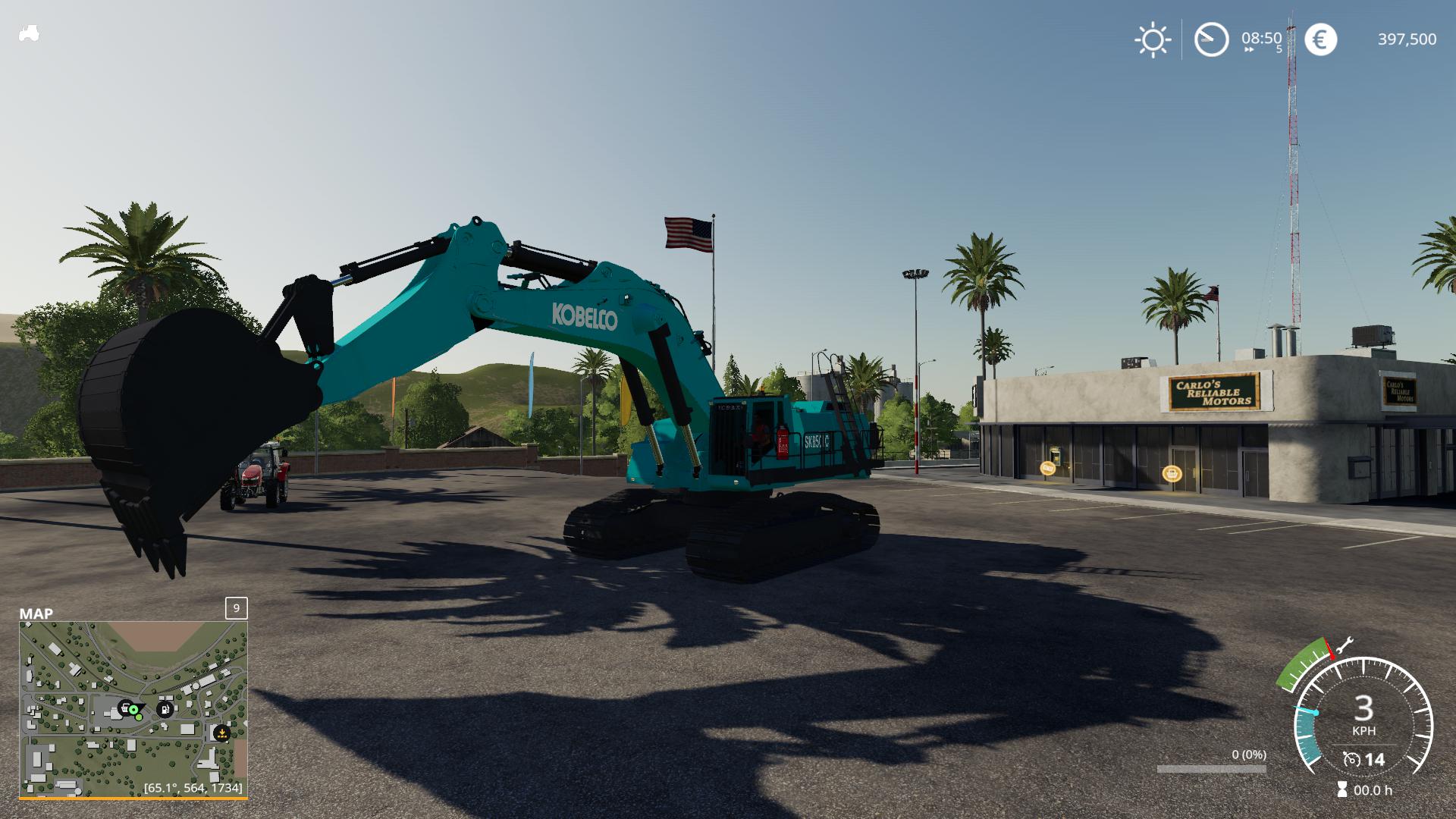Image resolution: width=1456 pixels, height=819 pixels.
Task: Click the shopping cart shop marker on the minimap
Action: tap(124, 709)
